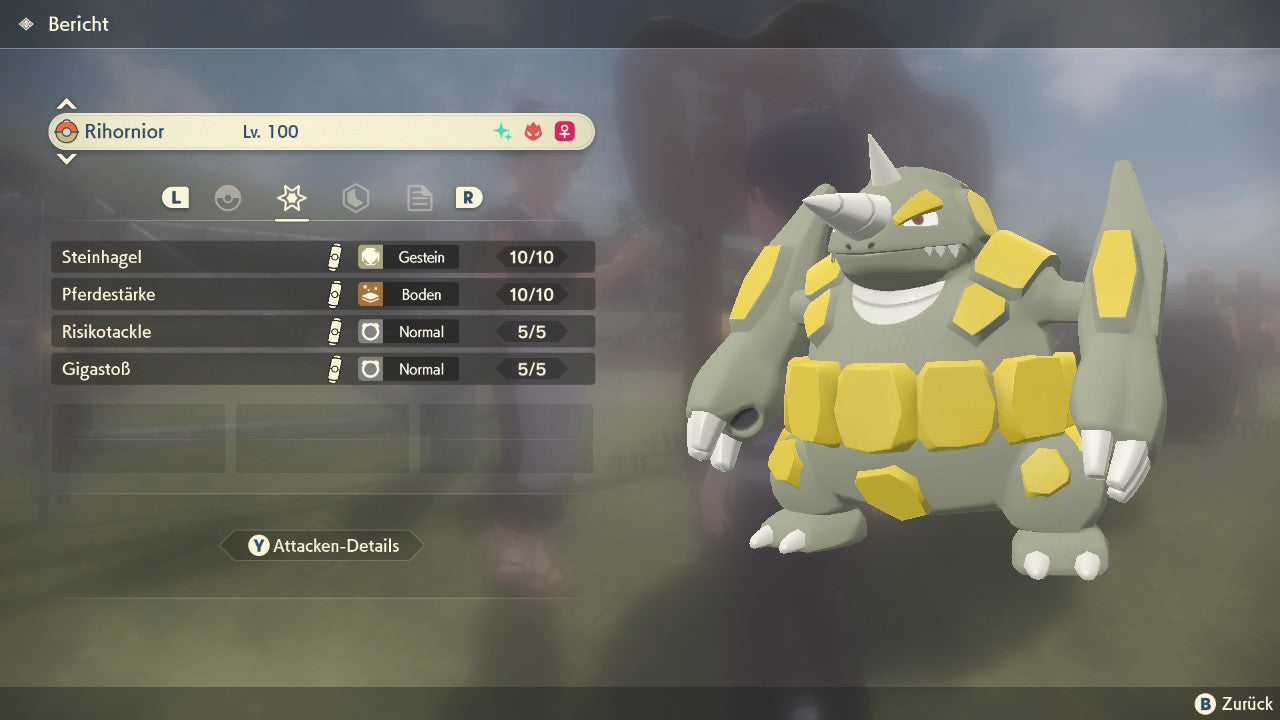
Task: Select the Risikotackle move
Action: tap(322, 332)
